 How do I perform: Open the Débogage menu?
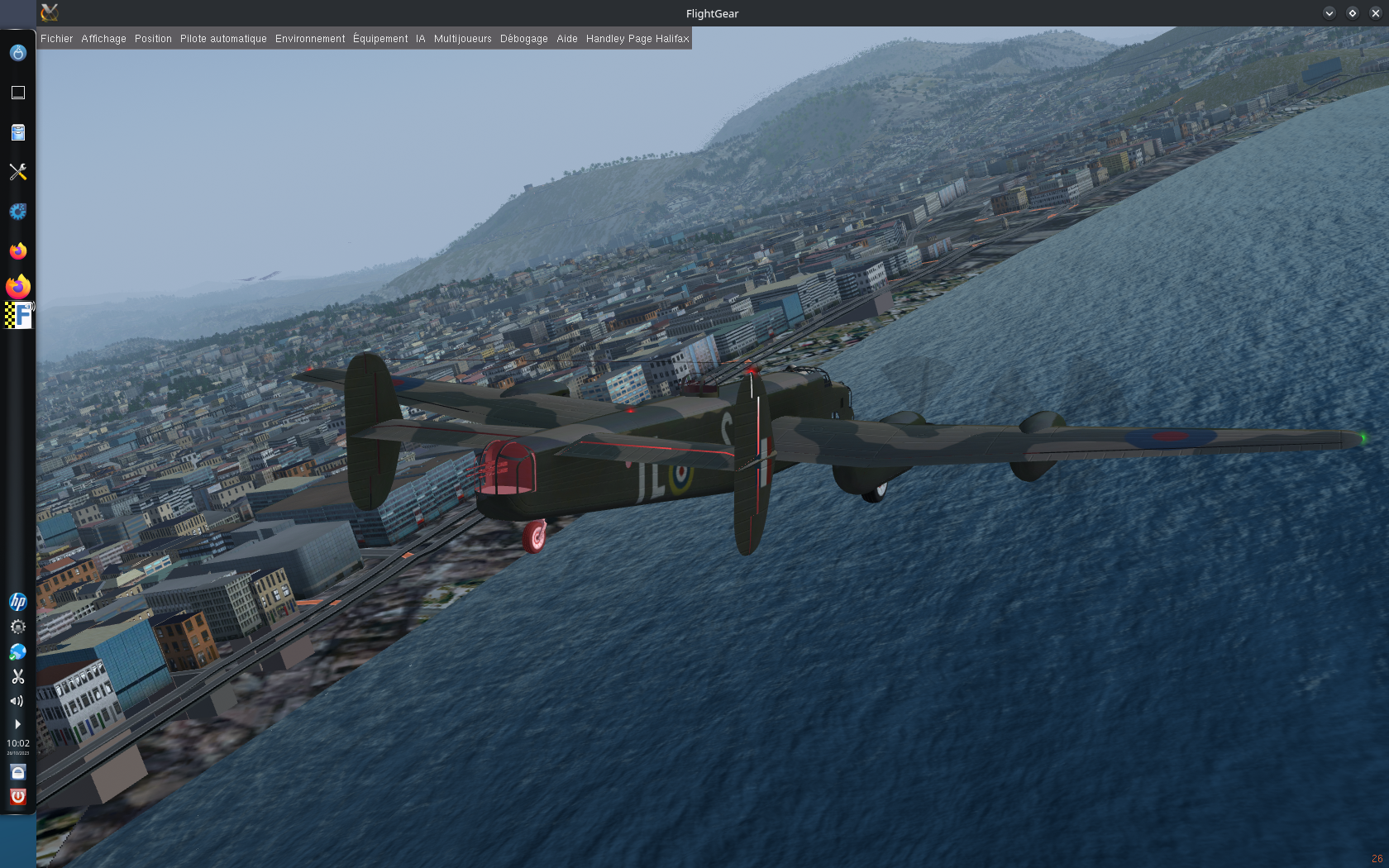(523, 39)
